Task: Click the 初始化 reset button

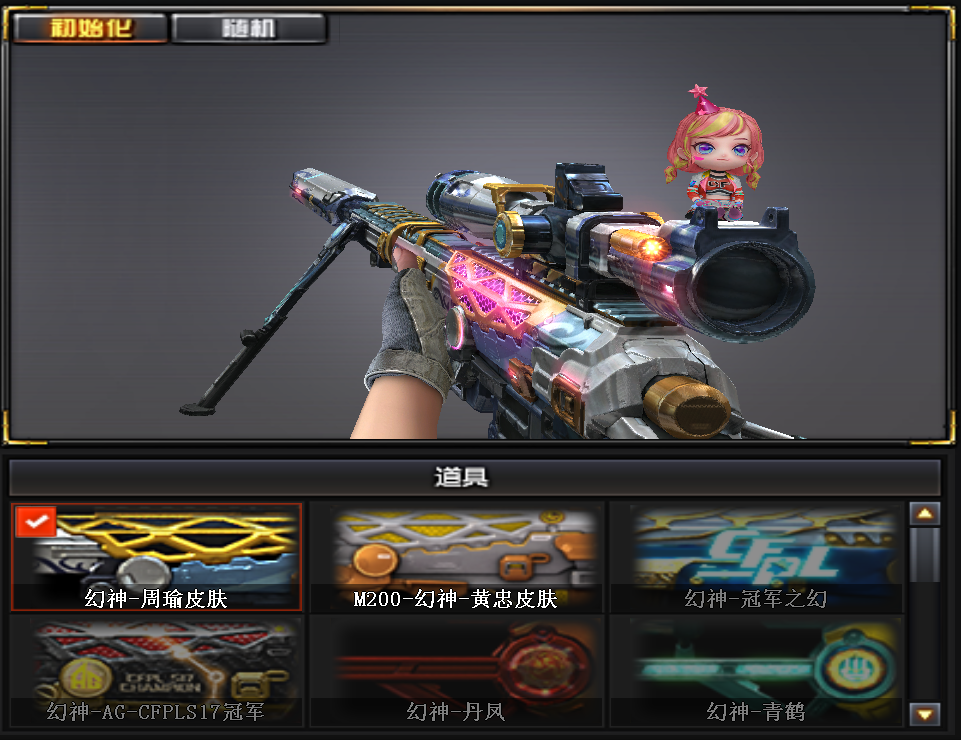Action: click(91, 28)
